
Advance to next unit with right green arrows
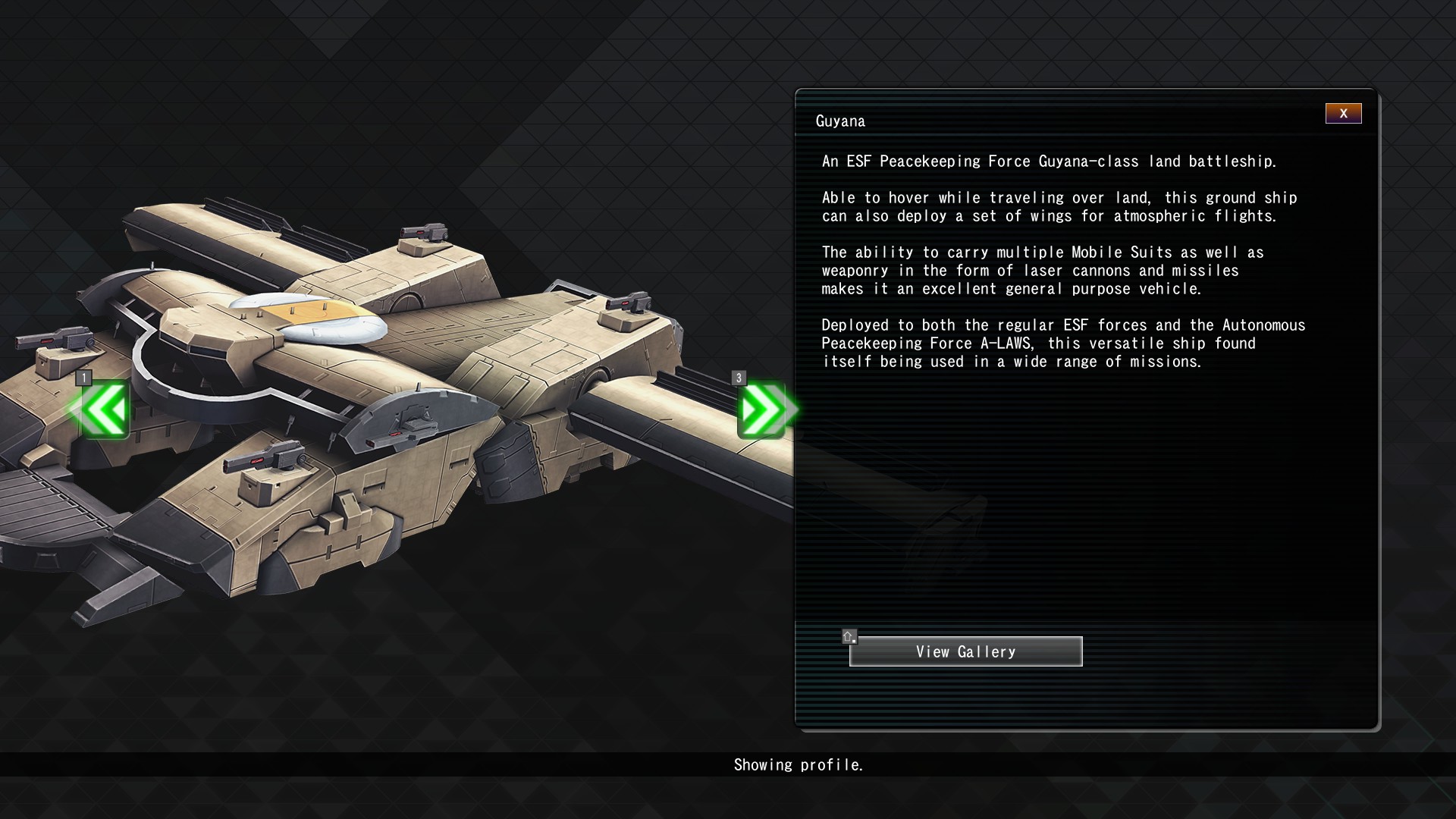[x=763, y=410]
